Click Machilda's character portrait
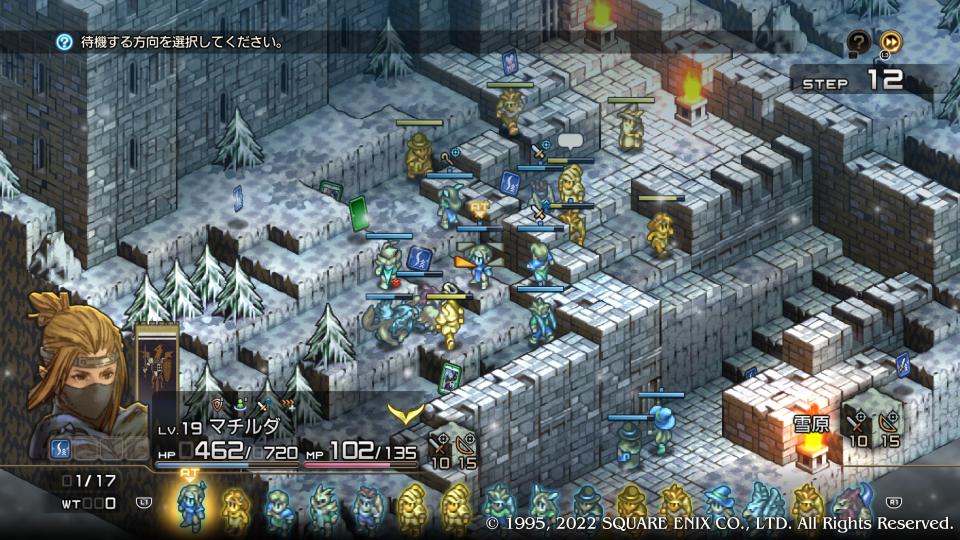Viewport: 960px width, 540px height. [x=80, y=370]
